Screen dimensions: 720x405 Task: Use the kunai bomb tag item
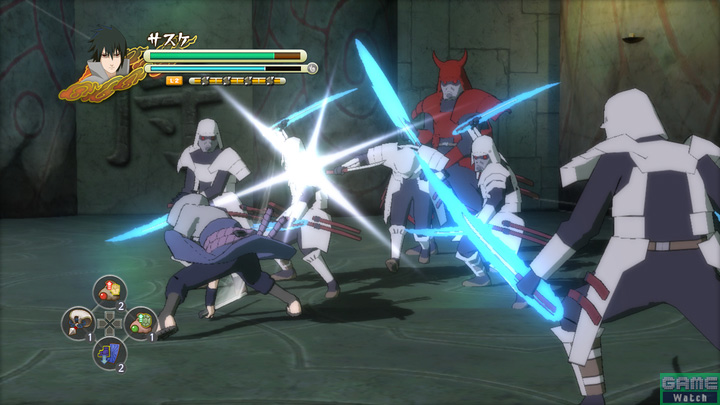[x=78, y=322]
